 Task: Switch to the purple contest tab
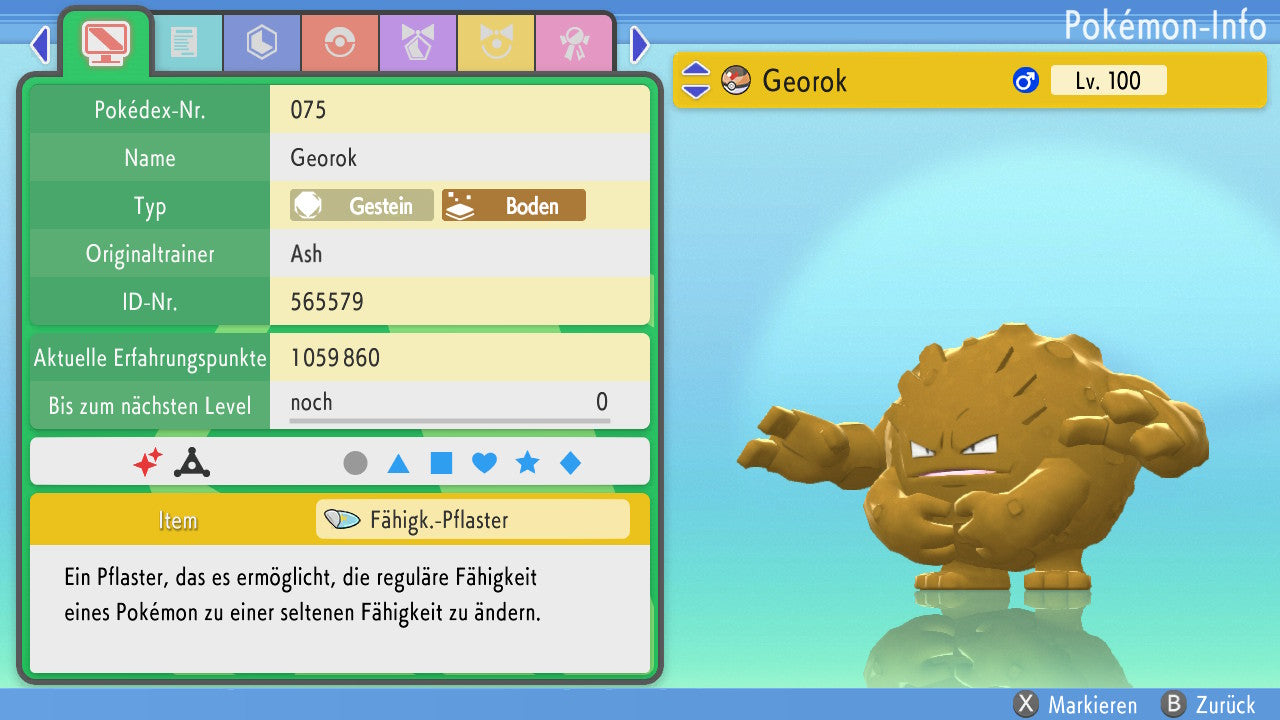(x=418, y=43)
